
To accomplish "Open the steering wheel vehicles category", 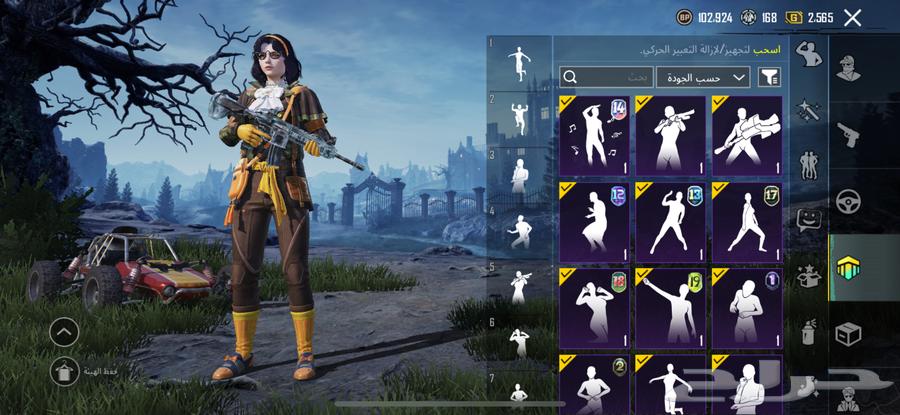I will click(x=849, y=201).
